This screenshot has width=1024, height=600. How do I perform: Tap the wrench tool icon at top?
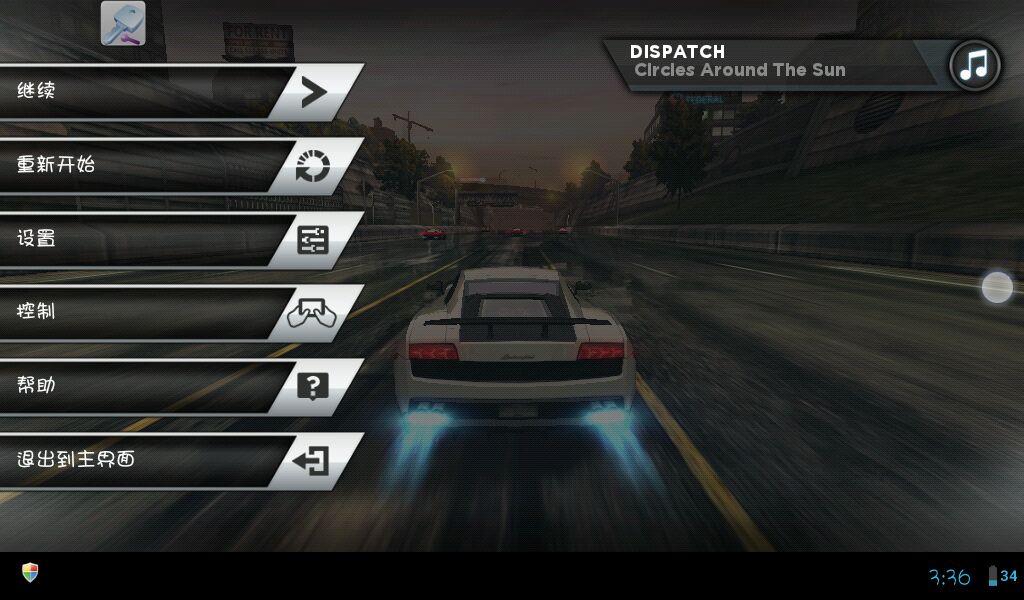click(123, 23)
